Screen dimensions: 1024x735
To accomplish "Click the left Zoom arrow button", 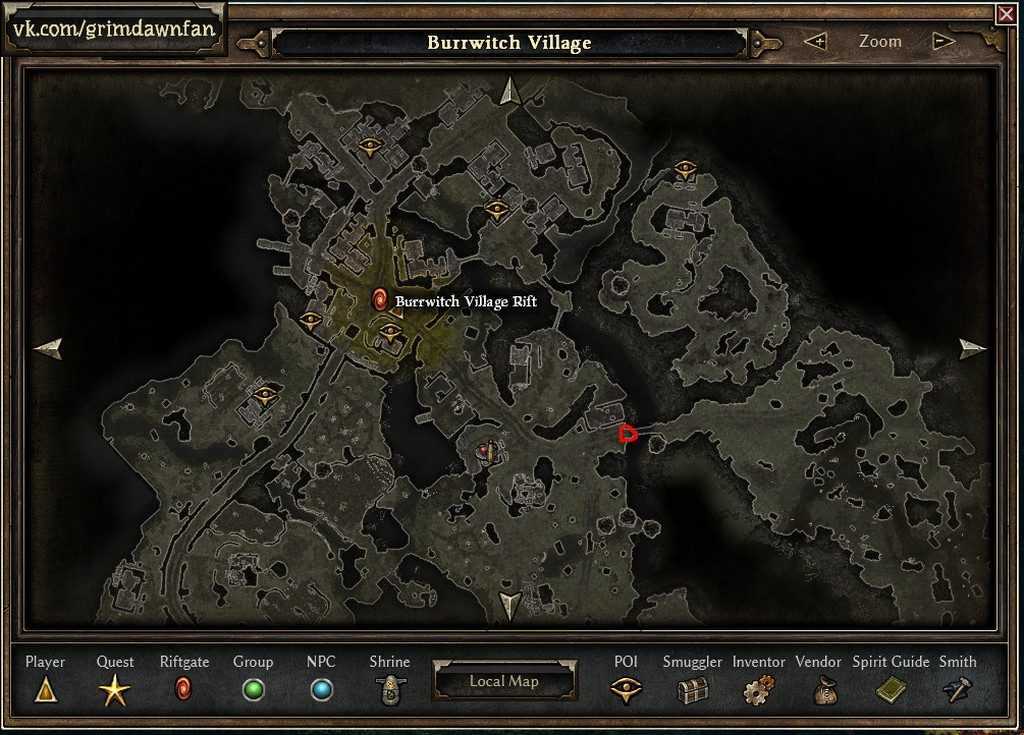I will 816,42.
